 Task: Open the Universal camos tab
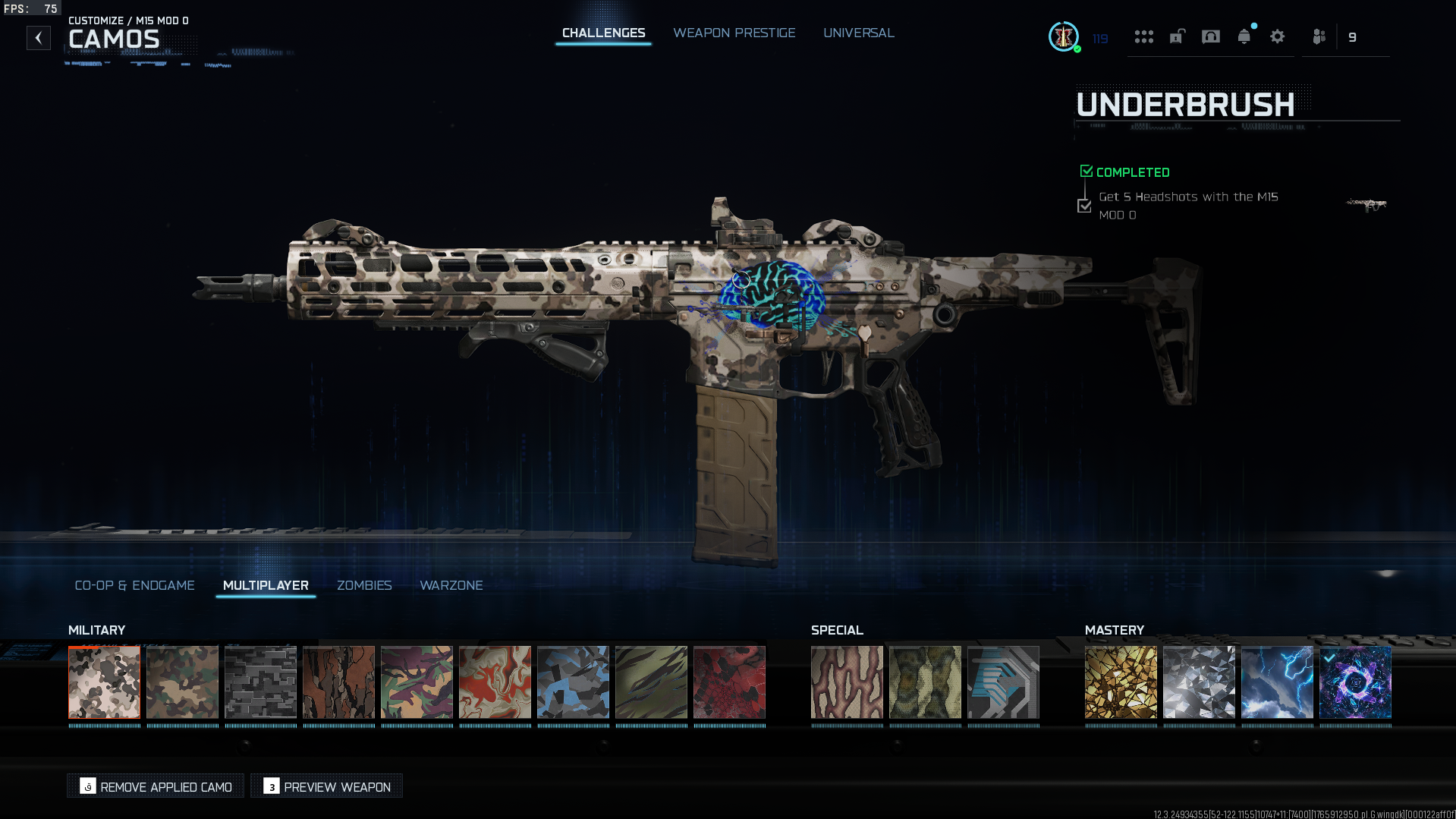(x=858, y=33)
